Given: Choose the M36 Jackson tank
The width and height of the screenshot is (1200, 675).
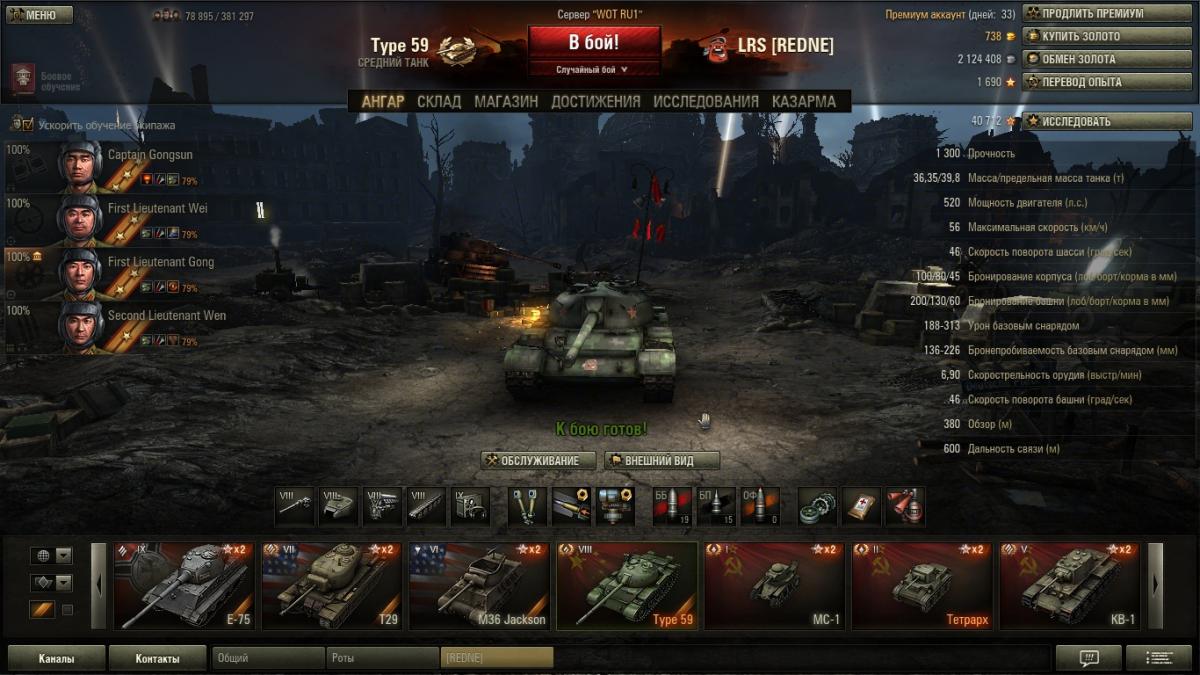Looking at the screenshot, I should pyautogui.click(x=479, y=586).
